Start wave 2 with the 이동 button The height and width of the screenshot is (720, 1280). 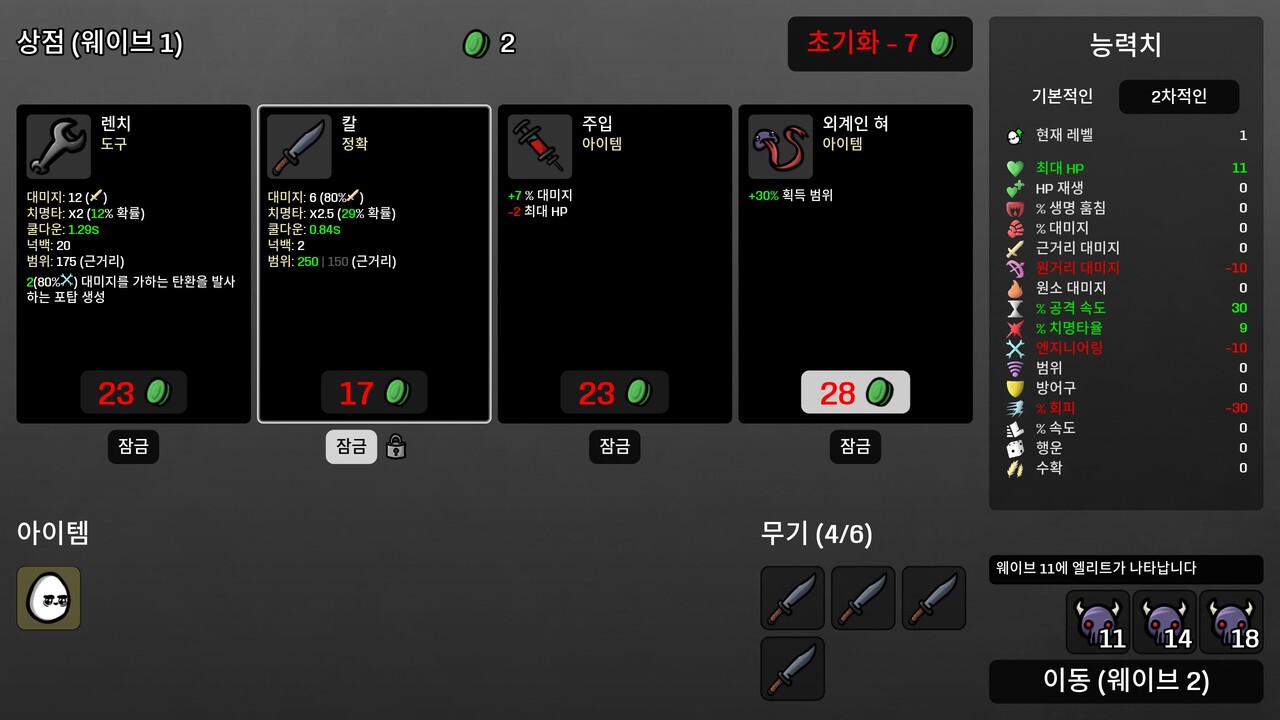click(x=1126, y=681)
